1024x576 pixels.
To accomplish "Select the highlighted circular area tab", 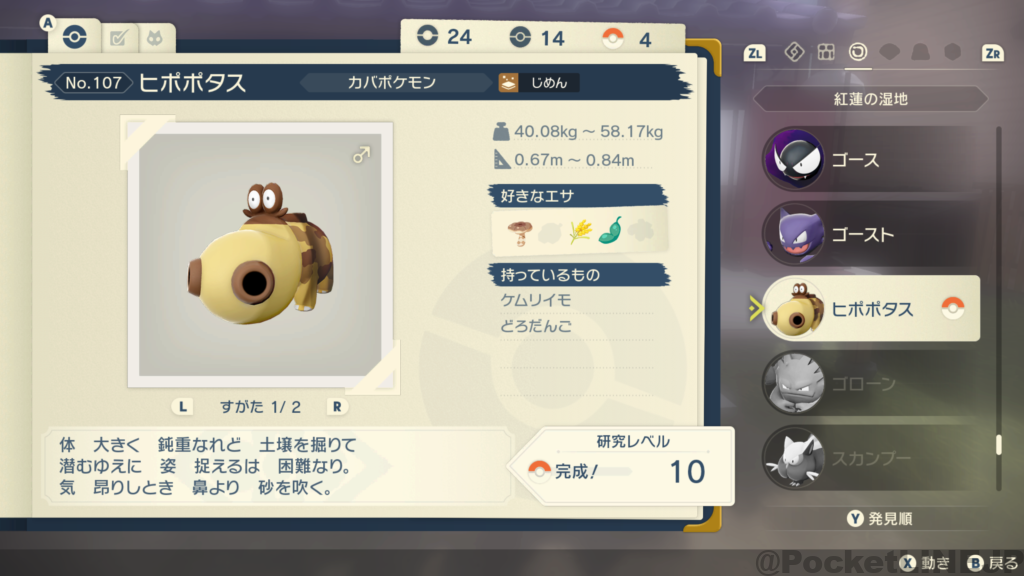I will (857, 52).
